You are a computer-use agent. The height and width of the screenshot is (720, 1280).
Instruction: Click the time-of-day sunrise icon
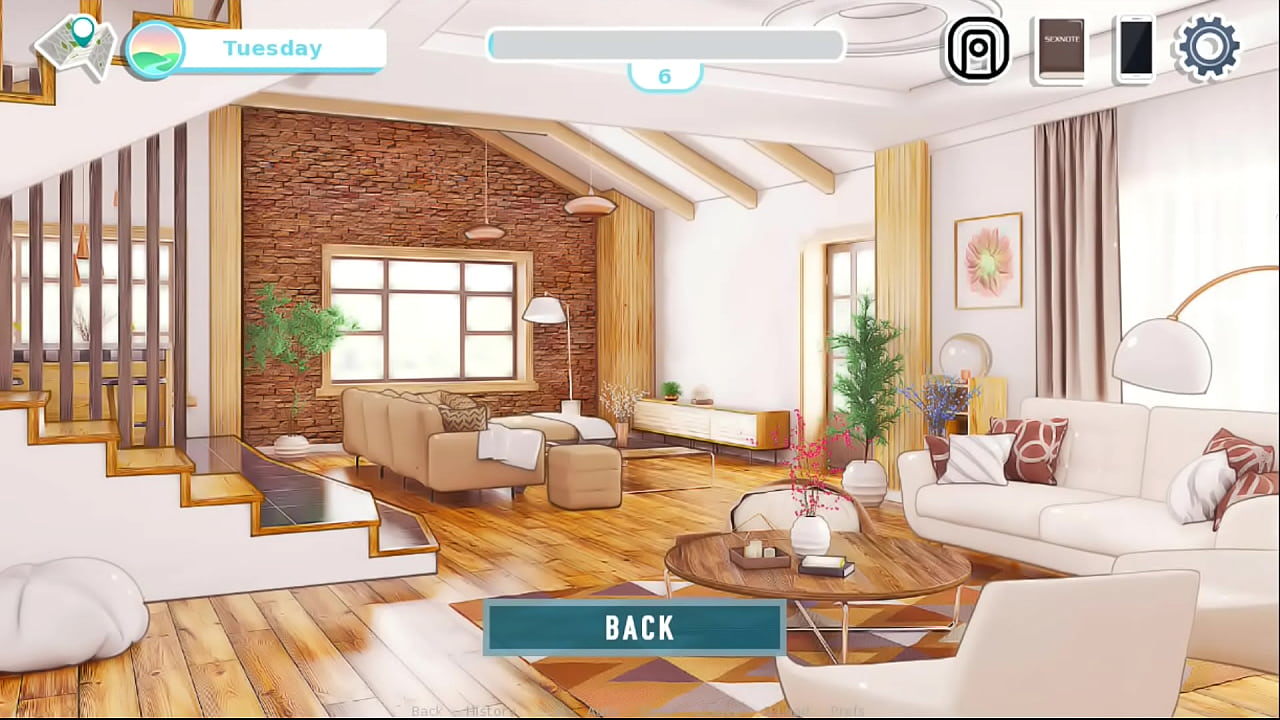pos(155,49)
